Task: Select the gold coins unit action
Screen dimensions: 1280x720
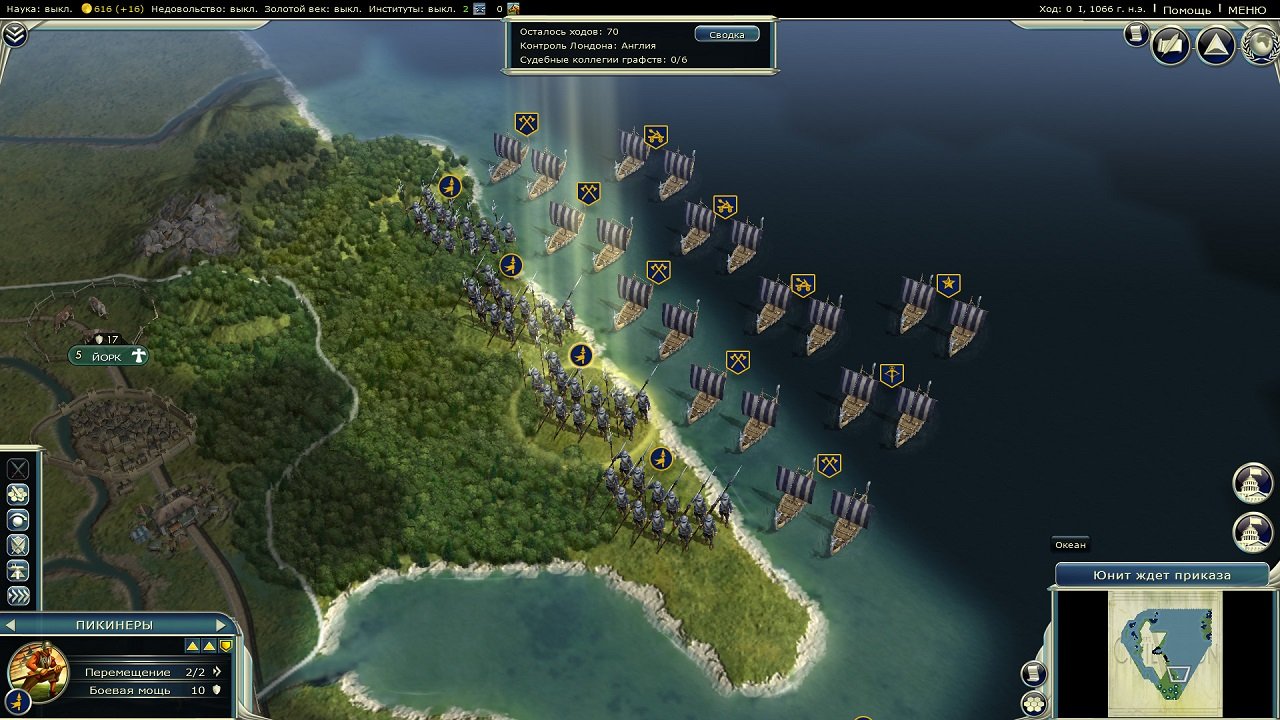Action: (x=16, y=493)
